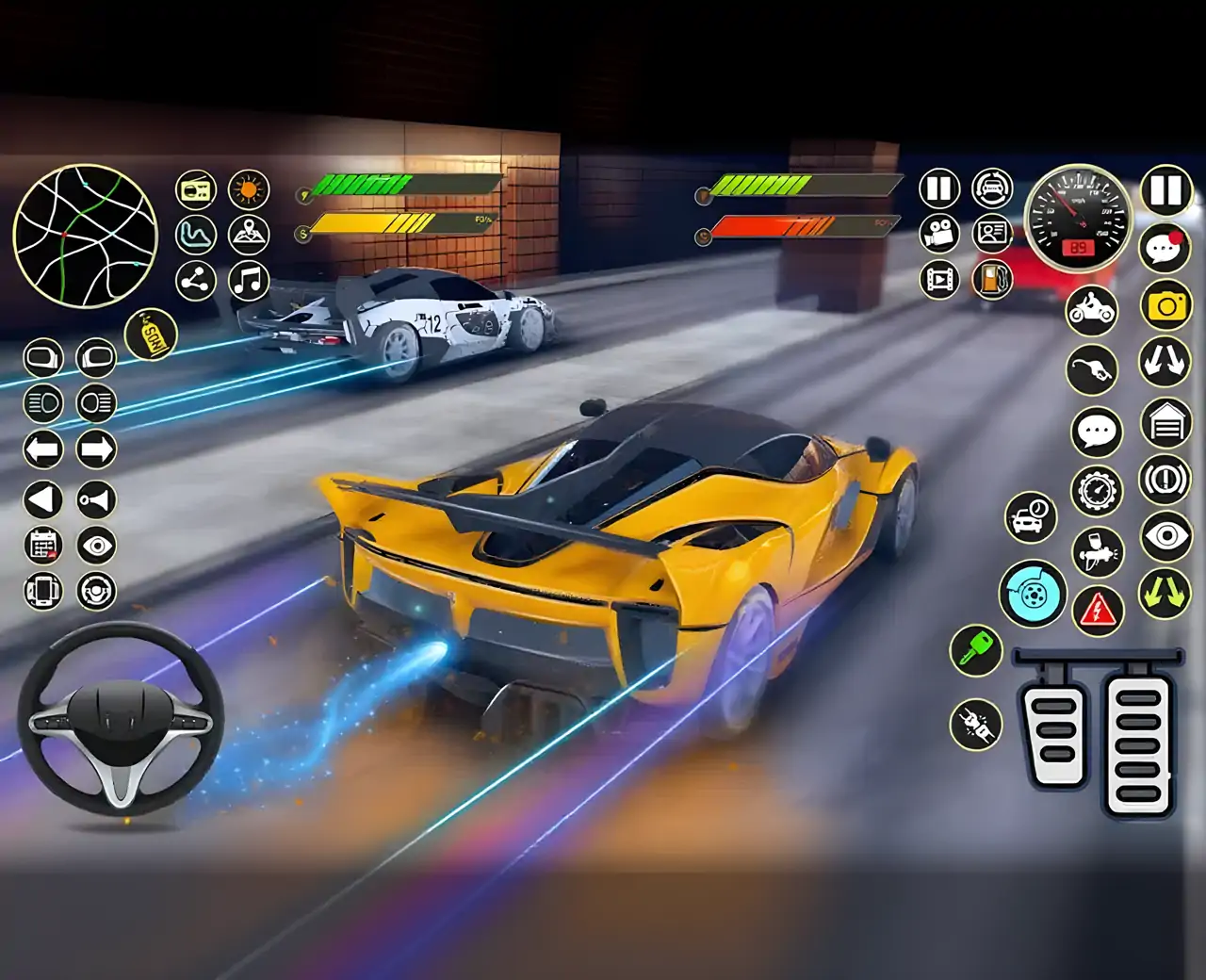Open the music note button
This screenshot has height=980, width=1206.
pos(249,280)
